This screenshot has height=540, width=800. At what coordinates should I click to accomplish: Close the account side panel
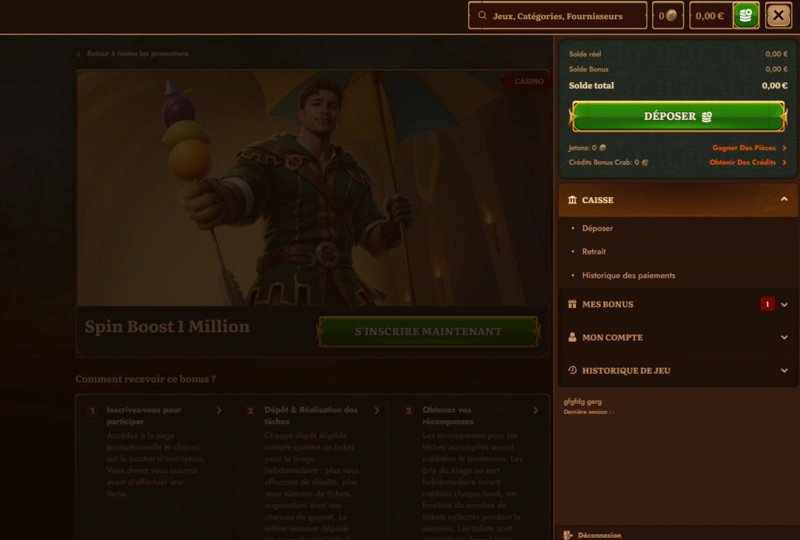[x=778, y=15]
